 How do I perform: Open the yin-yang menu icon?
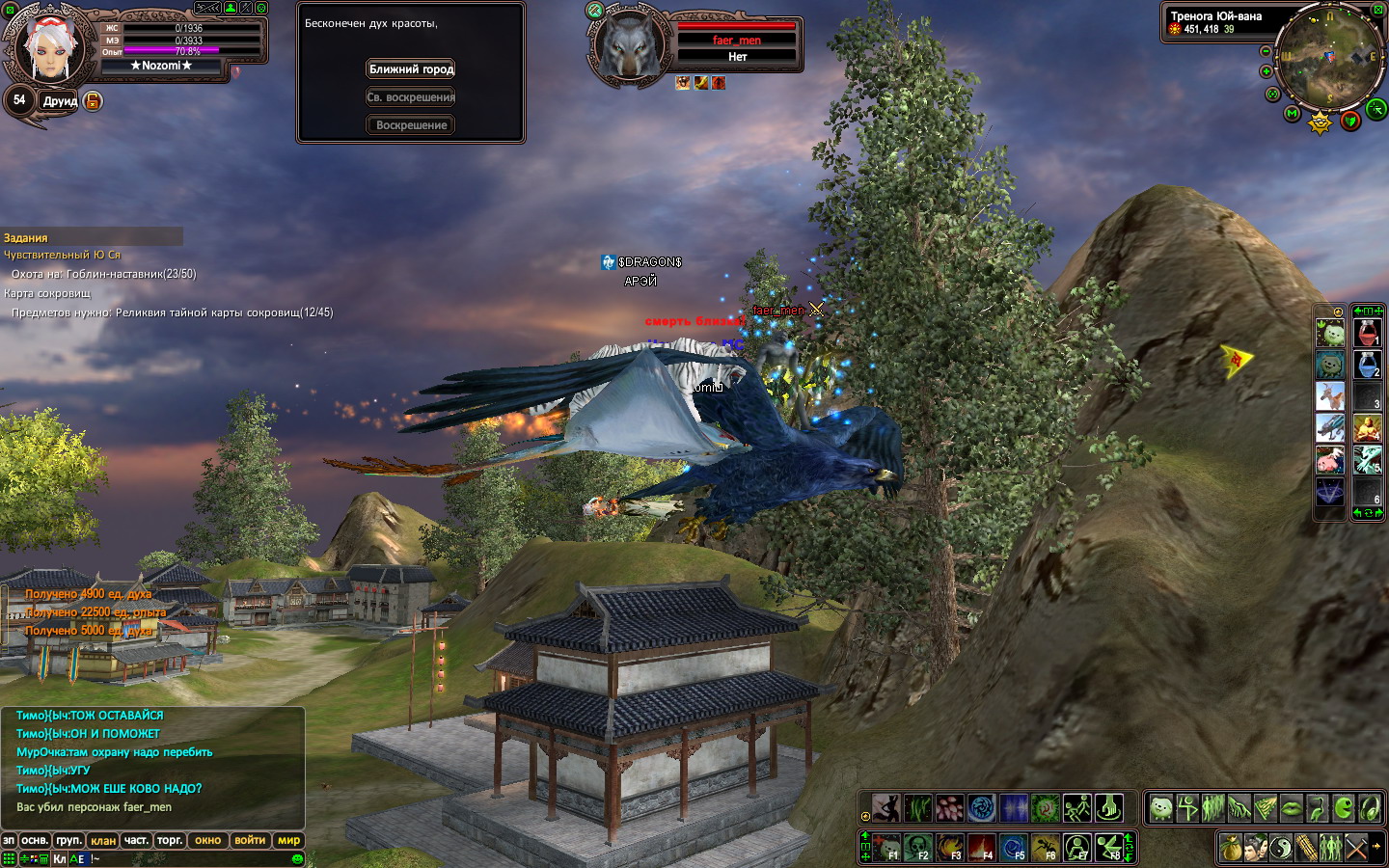click(x=1280, y=848)
